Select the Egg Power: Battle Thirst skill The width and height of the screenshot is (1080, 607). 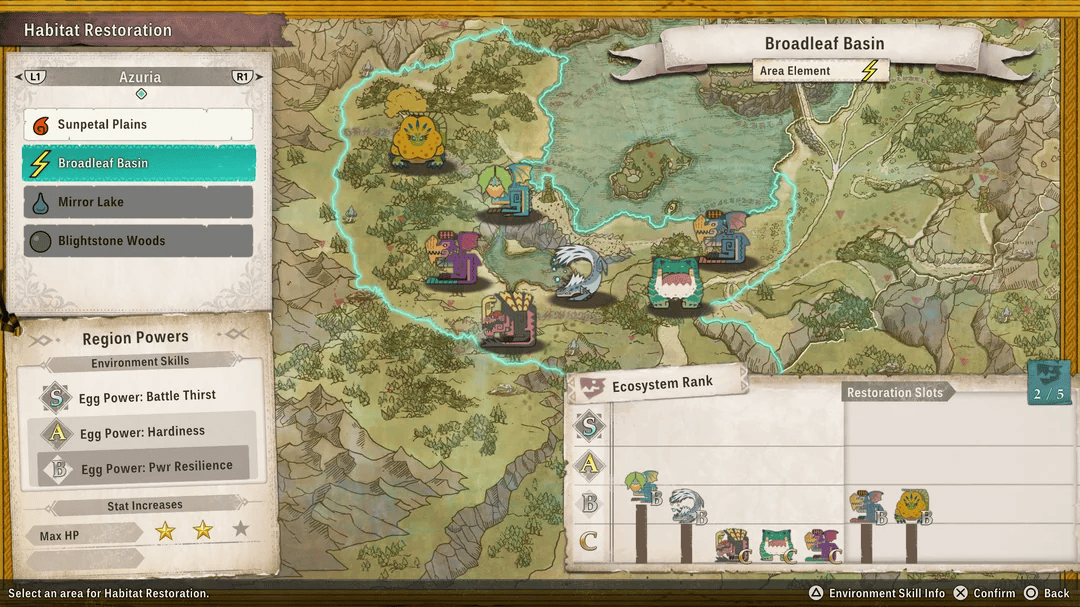147,396
